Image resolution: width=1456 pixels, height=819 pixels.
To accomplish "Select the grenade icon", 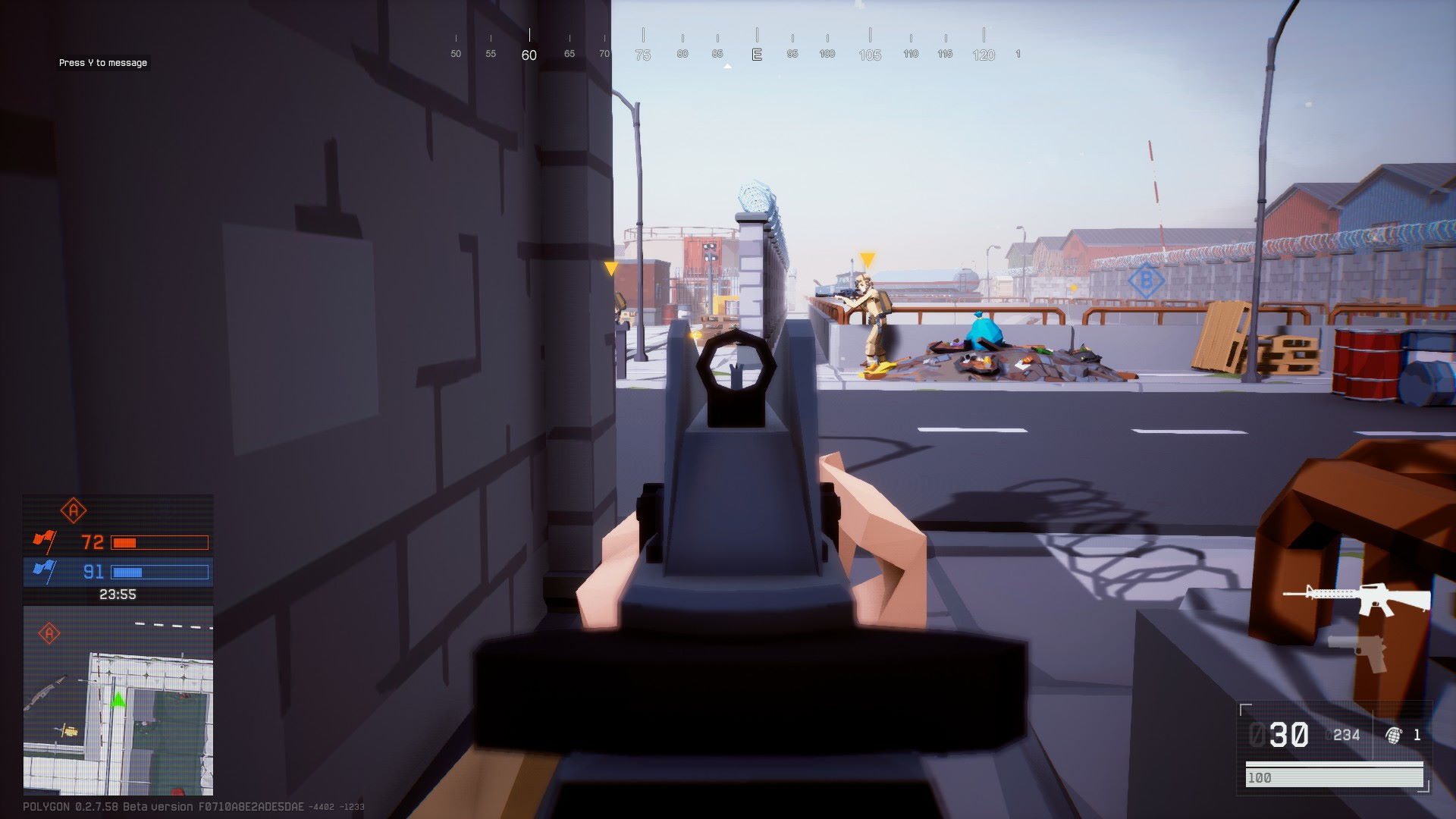I will click(1393, 735).
